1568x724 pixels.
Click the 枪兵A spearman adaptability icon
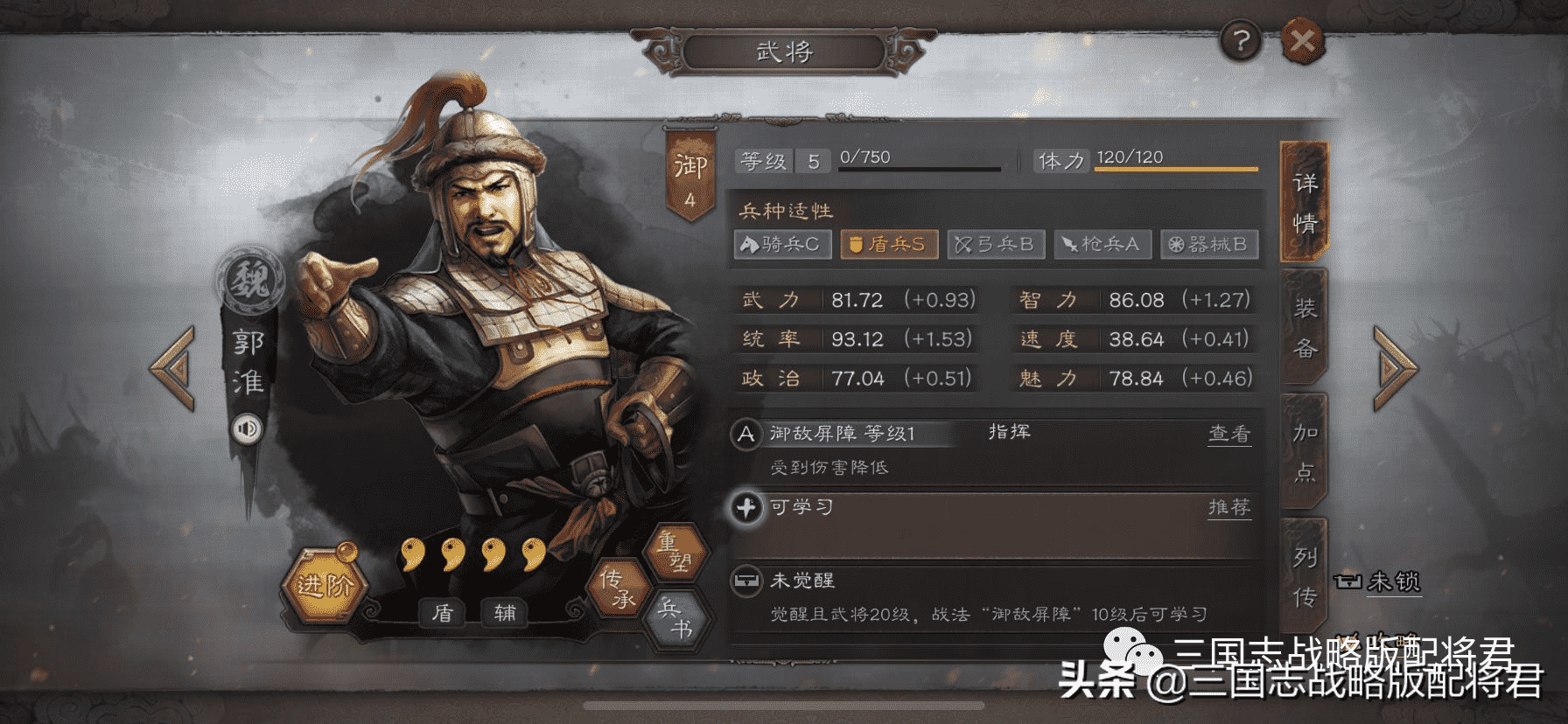click(x=1104, y=245)
